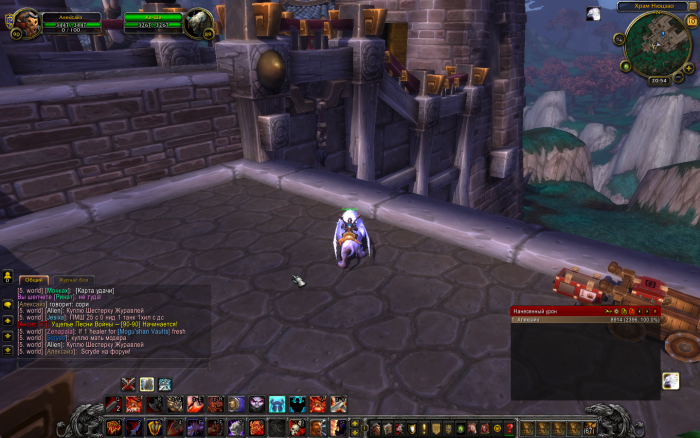The width and height of the screenshot is (700, 438).
Task: Activate the glowing cyan figure ability
Action: [277, 404]
